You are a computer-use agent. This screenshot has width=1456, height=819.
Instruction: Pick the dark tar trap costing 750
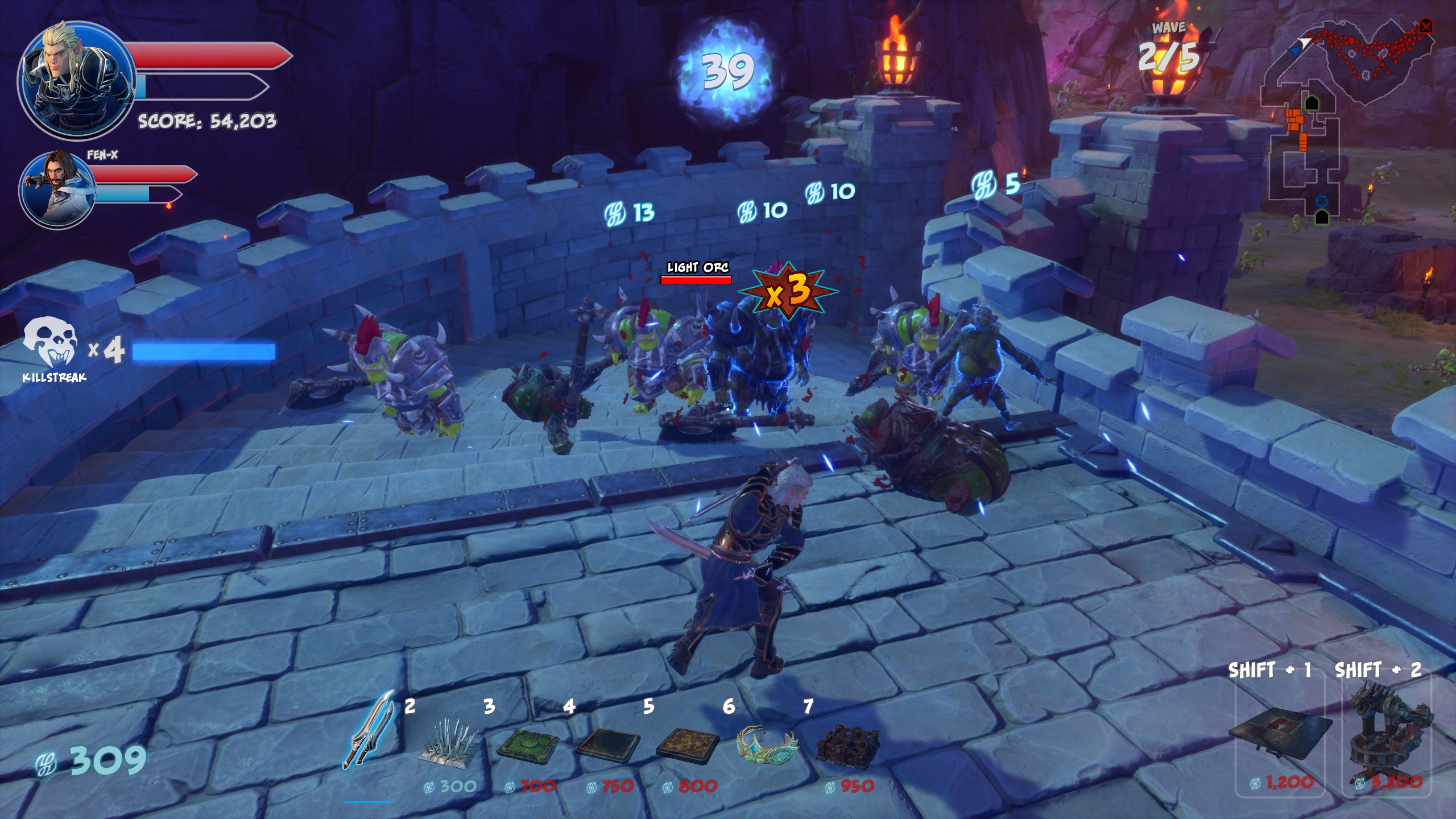(x=607, y=743)
